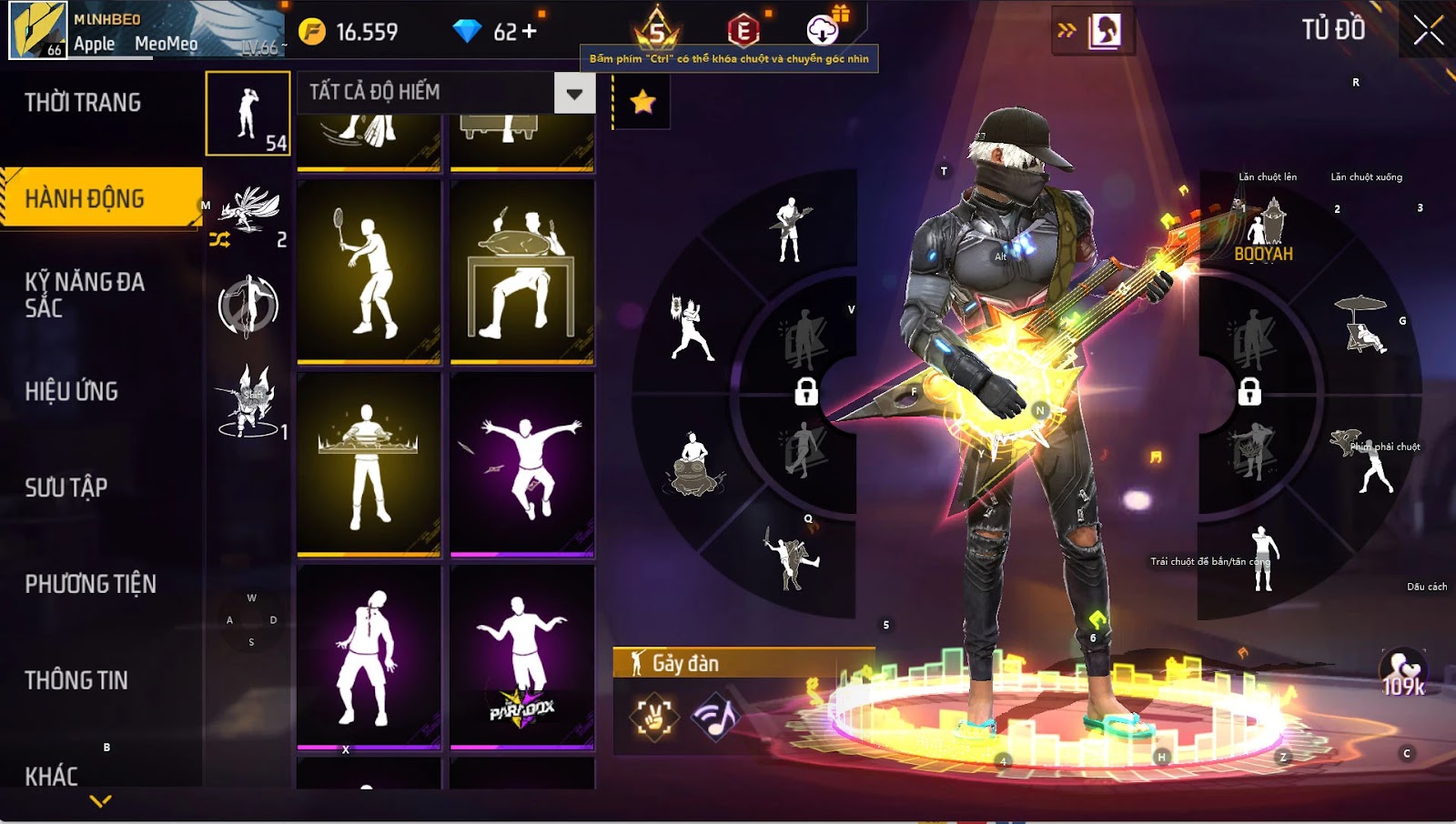Select the beach umbrella lounge emote slot
Screen dimensions: 1456x824
point(1362,324)
